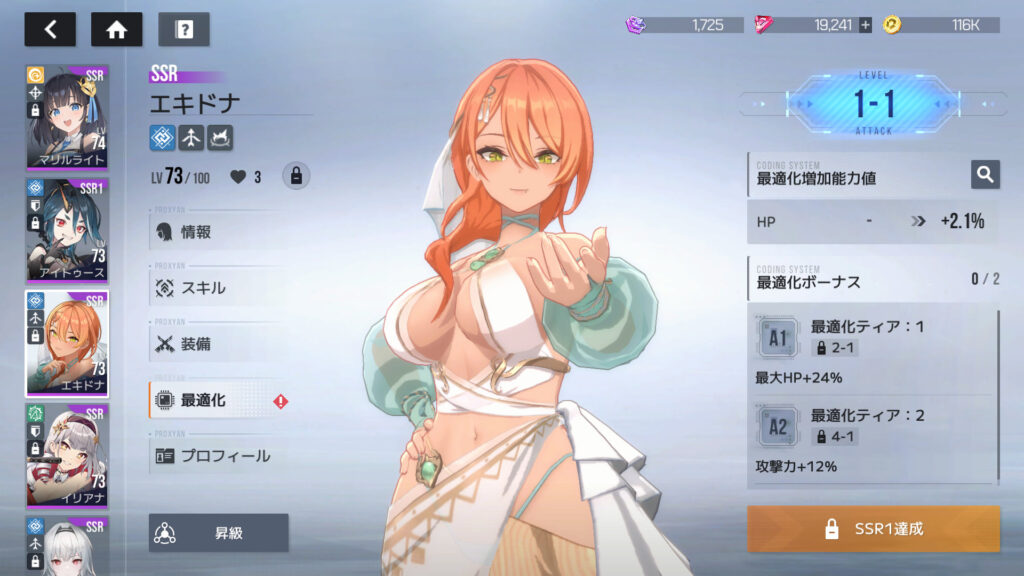Viewport: 1024px width, 576px height.
Task: Open the スキル skills section
Action: (217, 288)
